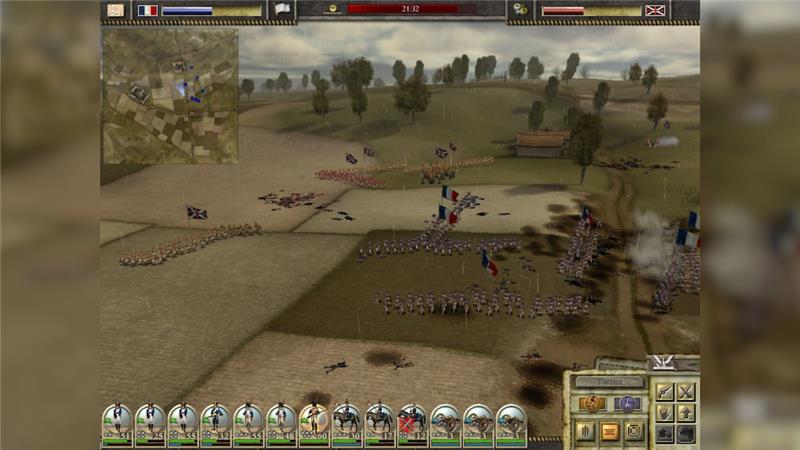Select the British Union Jack flag icon
The image size is (800, 450).
click(655, 10)
